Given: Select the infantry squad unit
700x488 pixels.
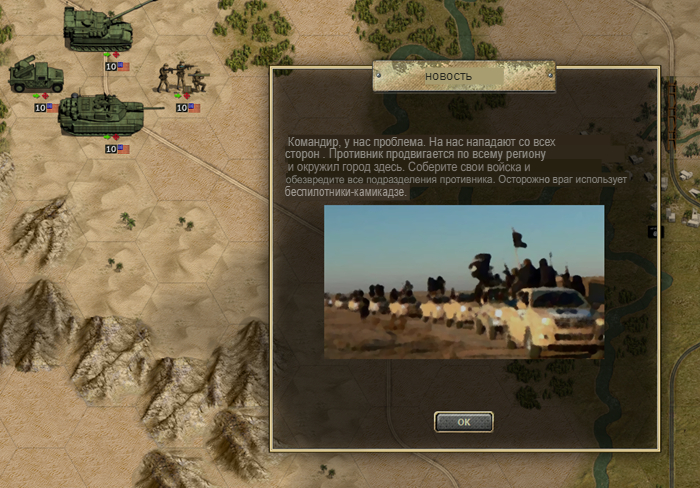Looking at the screenshot, I should point(181,78).
